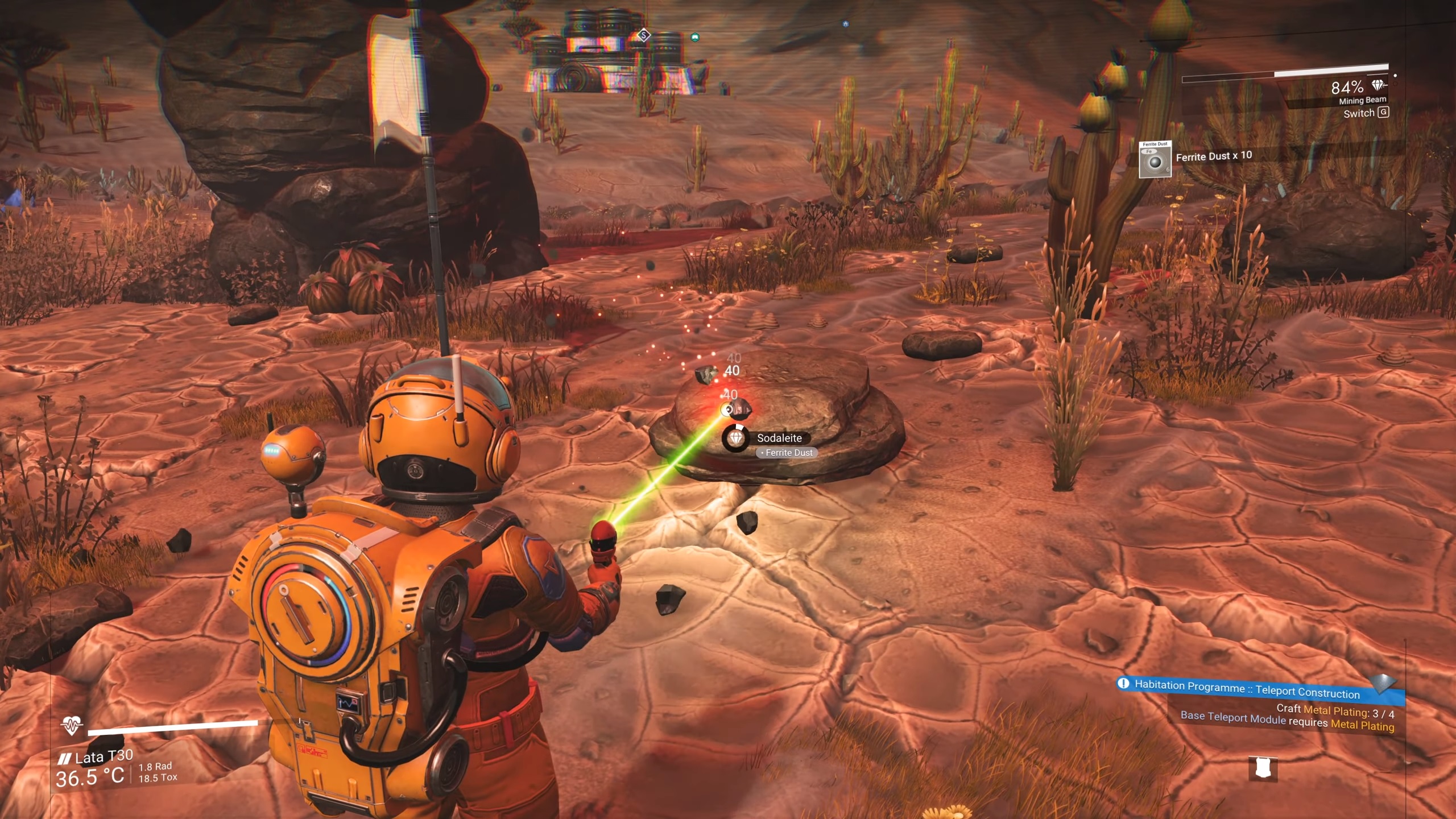The image size is (1456, 819).
Task: Select the teal marker beside the S diamond
Action: coord(694,38)
